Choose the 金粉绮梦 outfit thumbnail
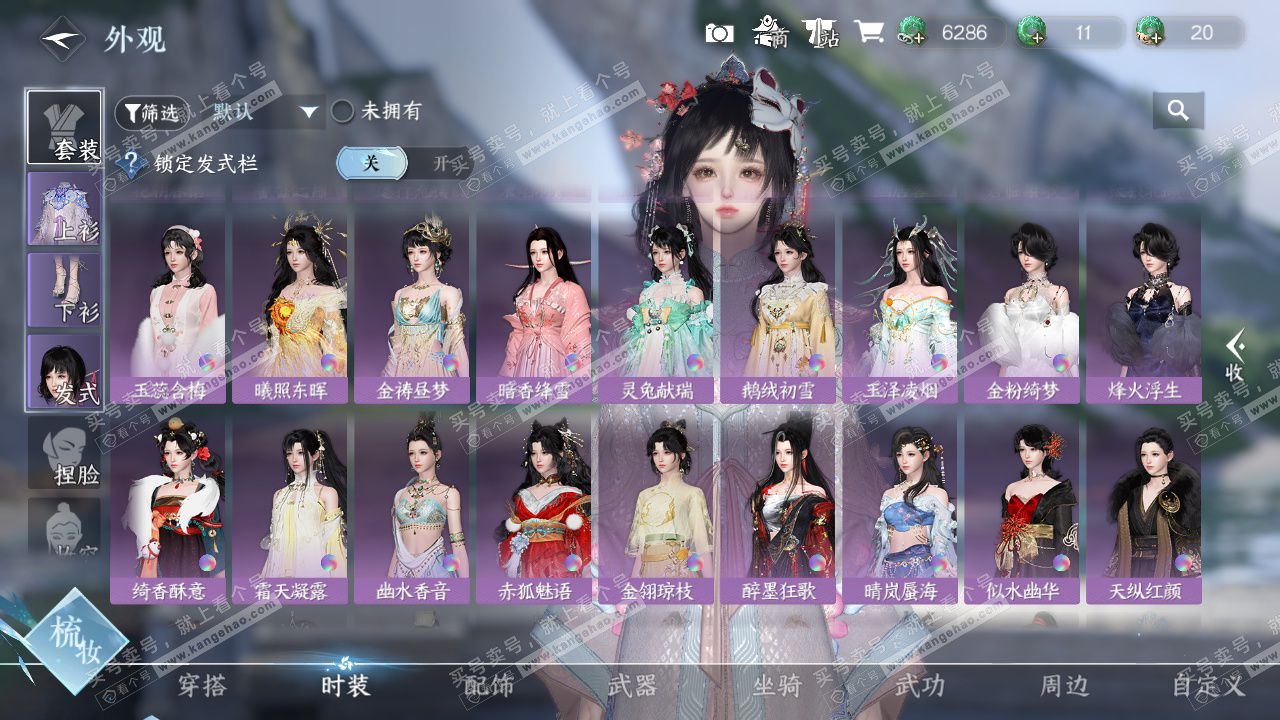Viewport: 1280px width, 720px height. tap(1021, 304)
